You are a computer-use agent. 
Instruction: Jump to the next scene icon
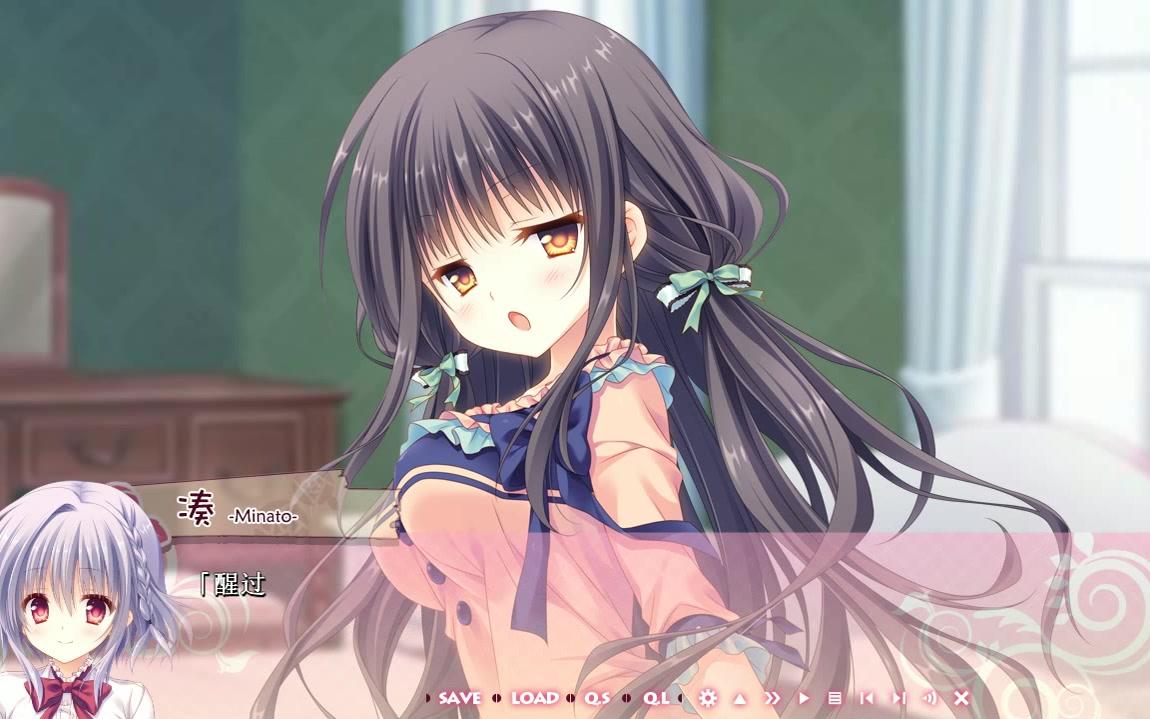click(898, 698)
